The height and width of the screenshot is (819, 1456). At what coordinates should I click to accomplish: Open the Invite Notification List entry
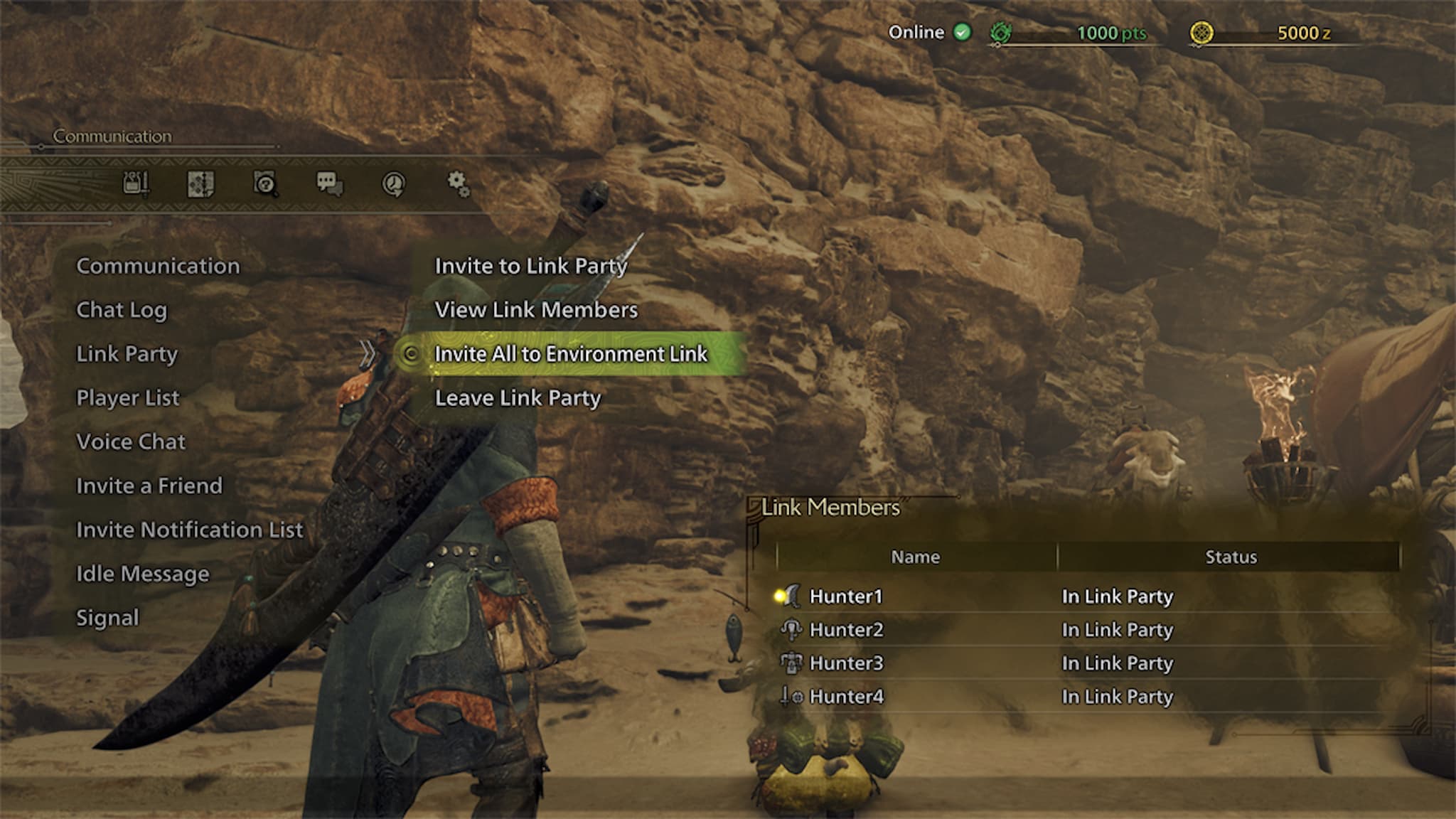tap(190, 530)
